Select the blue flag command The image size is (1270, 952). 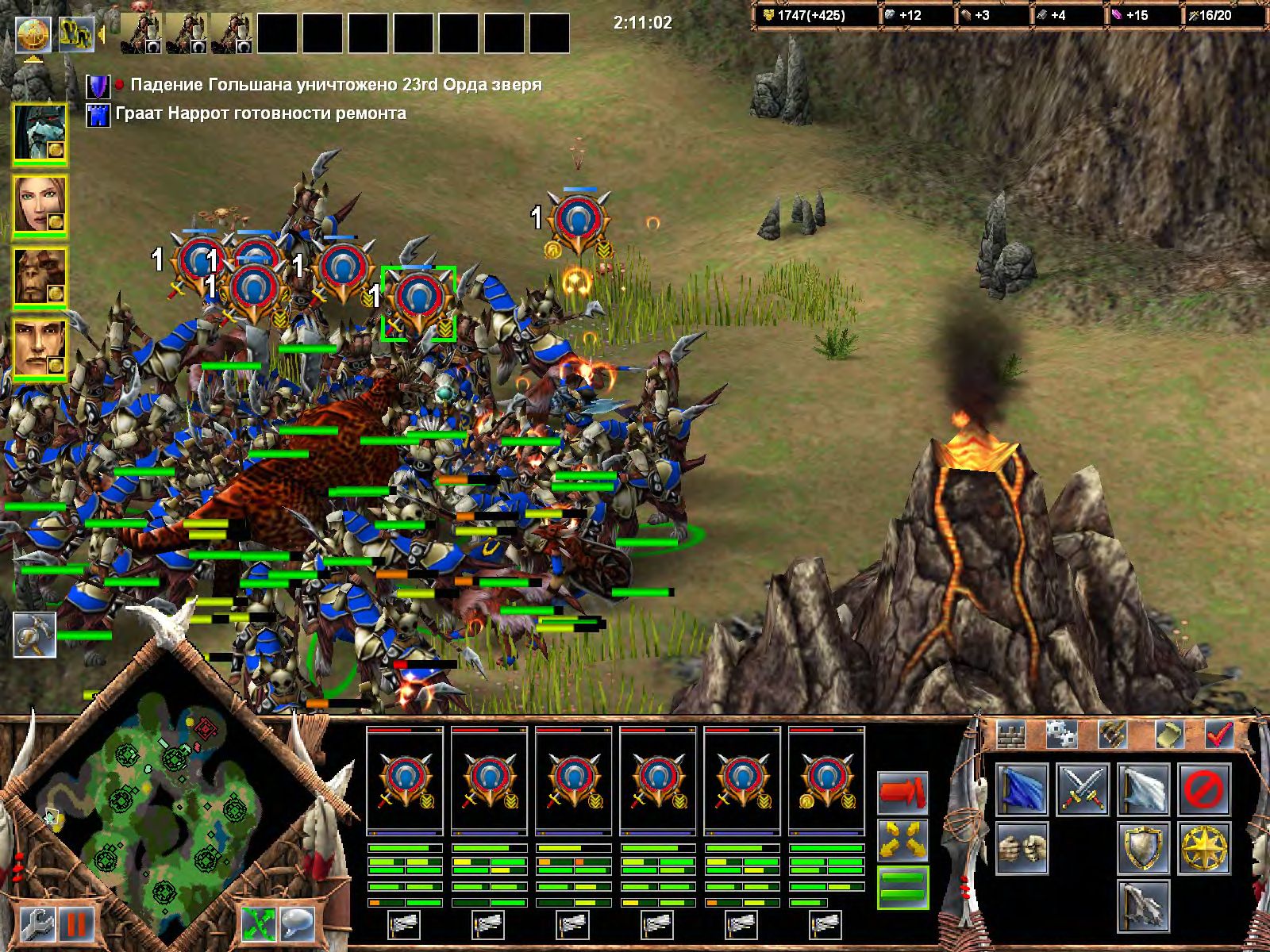tap(1022, 789)
